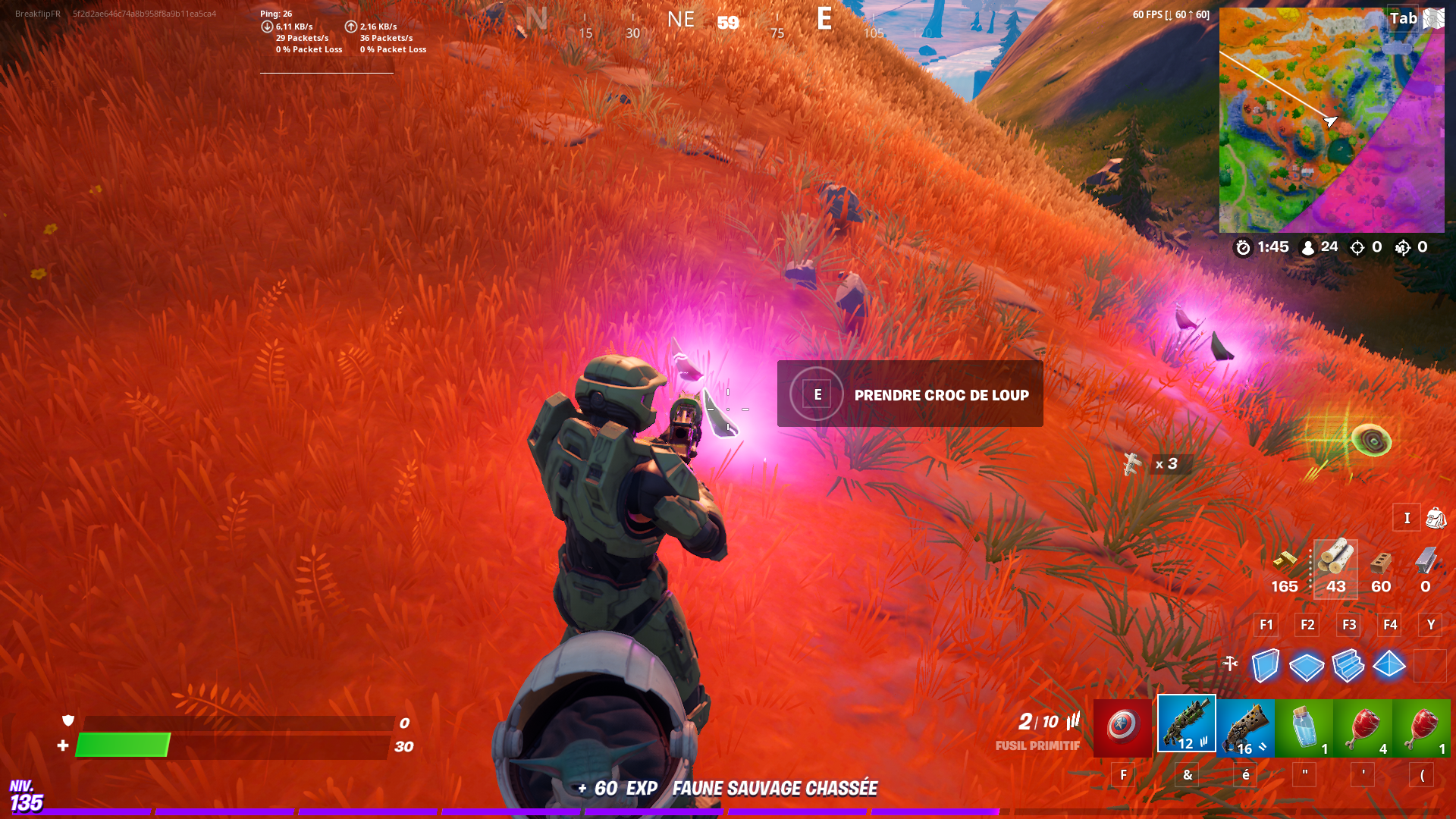Select the Captain America shield slot

pos(1122,726)
